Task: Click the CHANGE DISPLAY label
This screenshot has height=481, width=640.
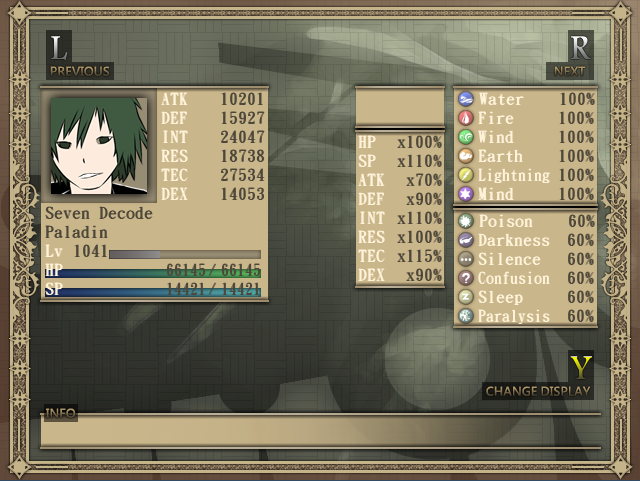Action: (x=538, y=391)
